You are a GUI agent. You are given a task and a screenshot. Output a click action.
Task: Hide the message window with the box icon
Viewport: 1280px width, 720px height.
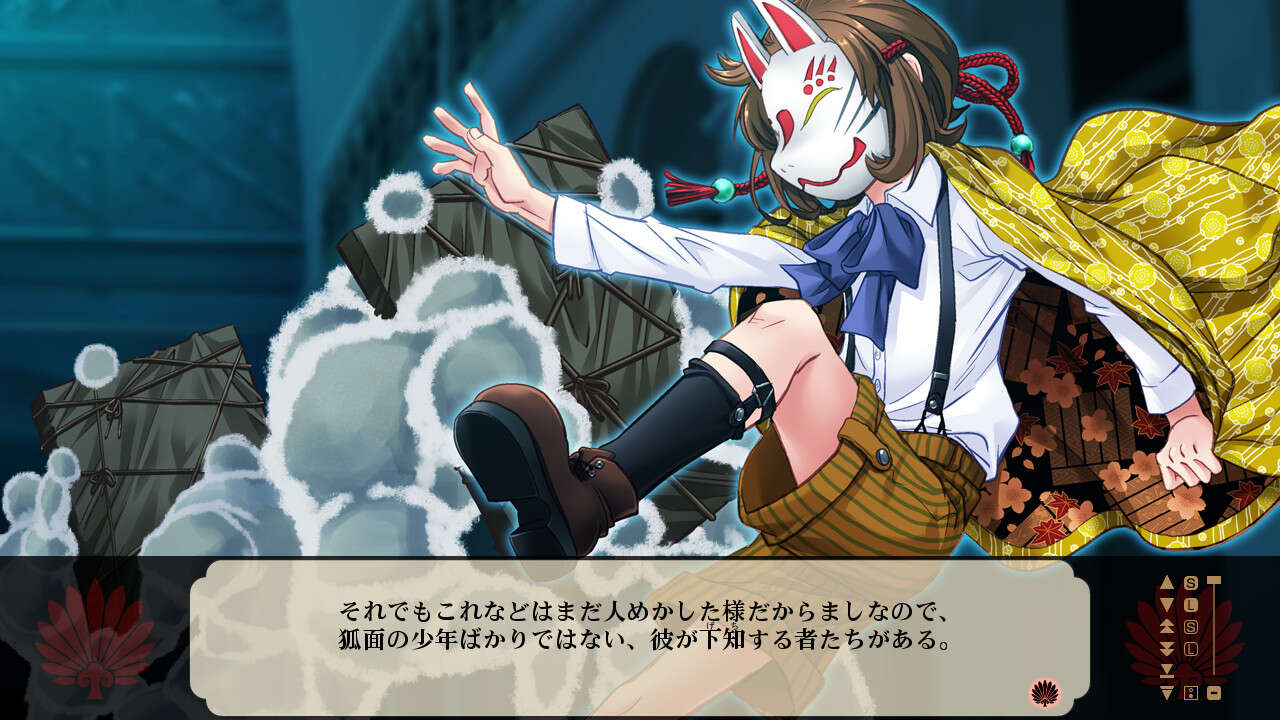1215,692
